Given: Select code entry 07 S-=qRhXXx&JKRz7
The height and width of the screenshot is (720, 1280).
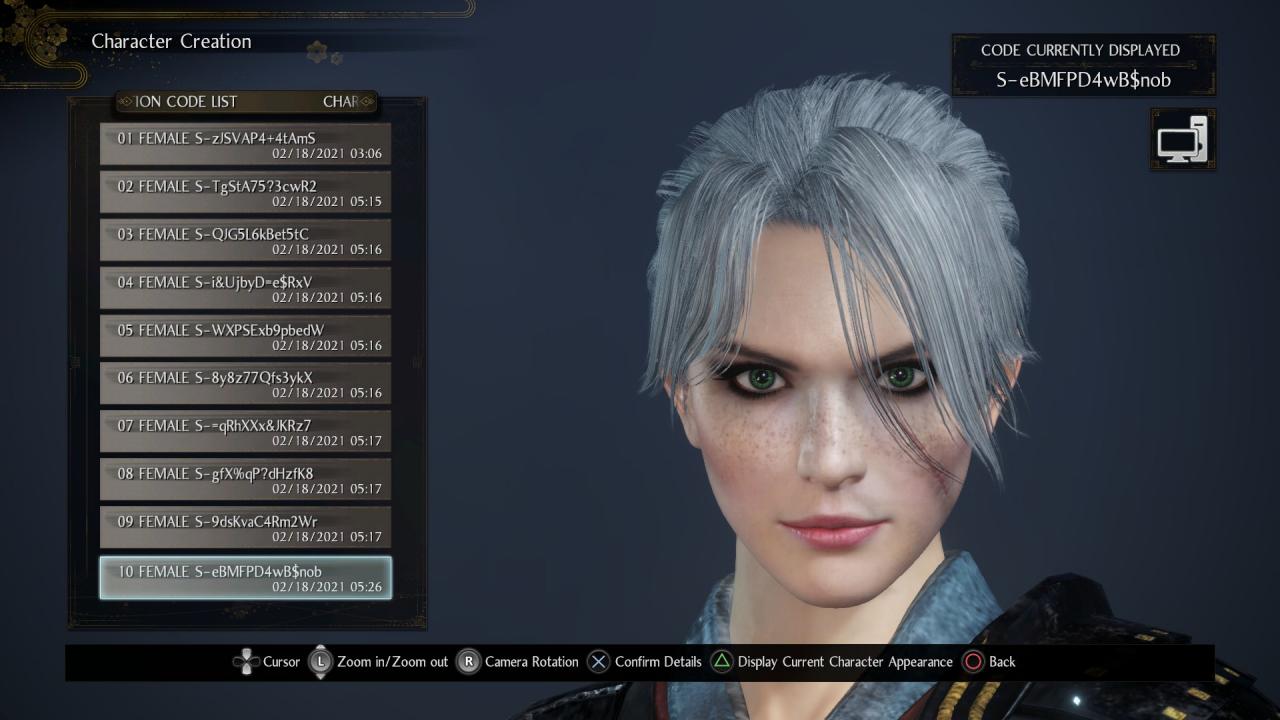Looking at the screenshot, I should (x=245, y=433).
